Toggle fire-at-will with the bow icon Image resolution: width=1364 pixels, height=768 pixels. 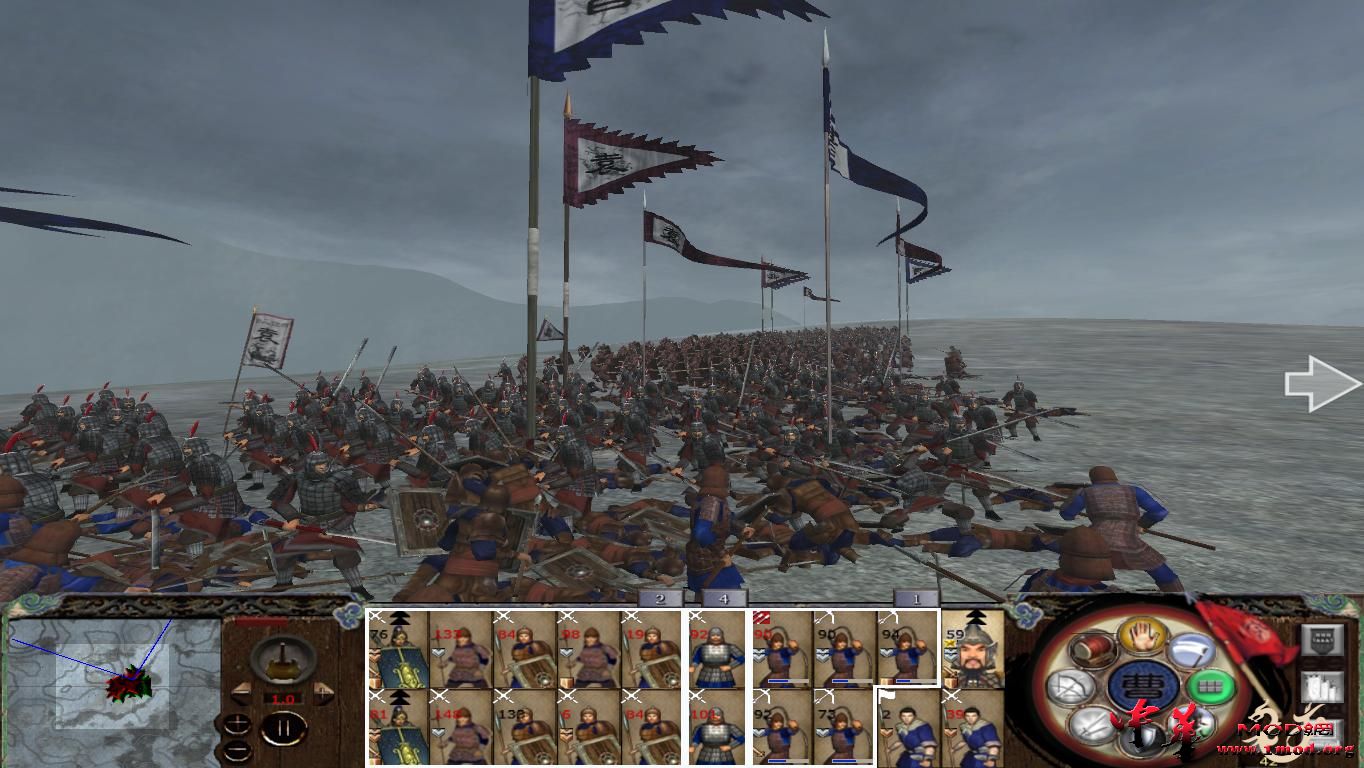[x=1071, y=687]
